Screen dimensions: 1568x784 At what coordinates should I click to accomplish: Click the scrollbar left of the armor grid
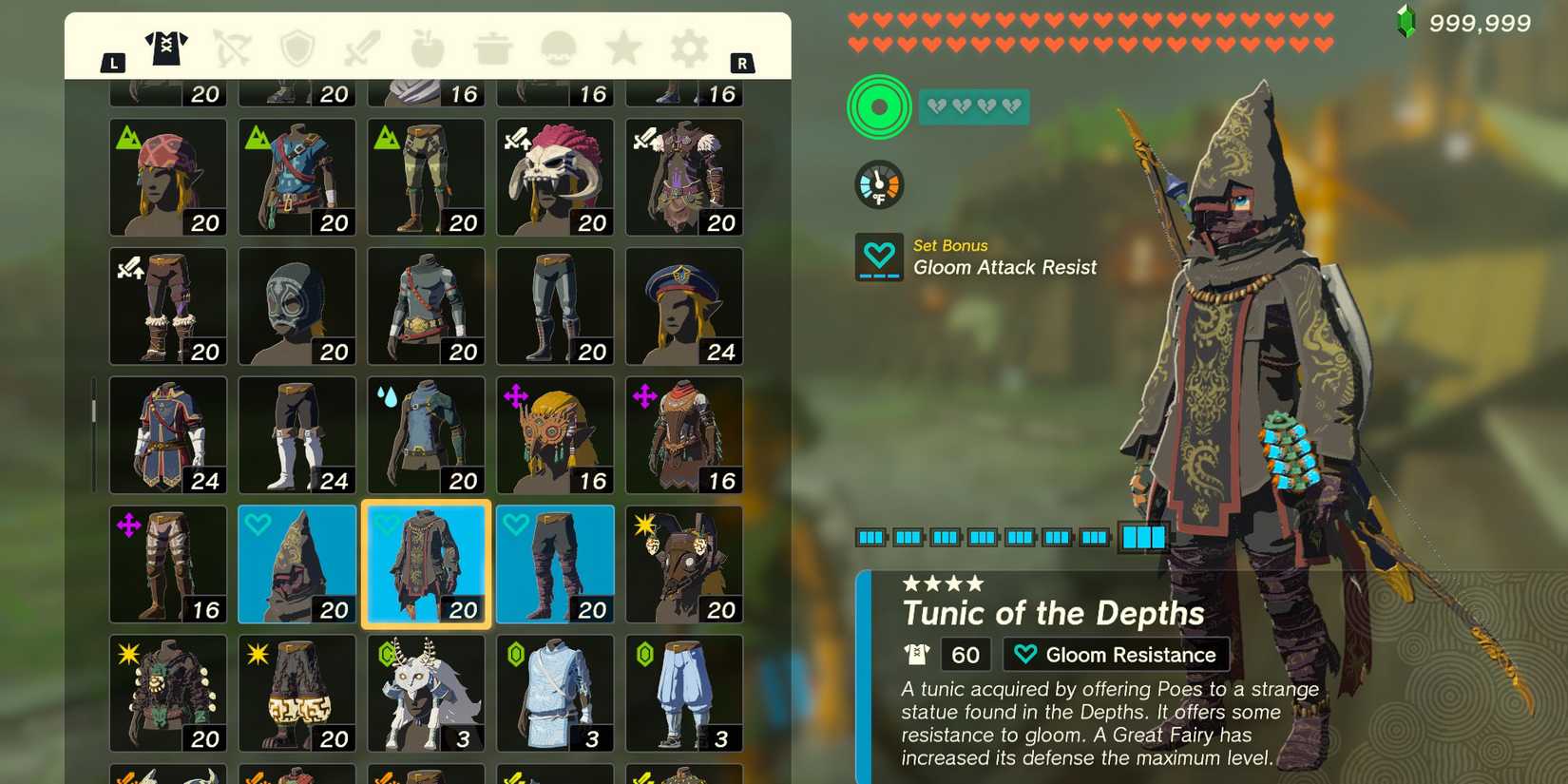tap(92, 409)
